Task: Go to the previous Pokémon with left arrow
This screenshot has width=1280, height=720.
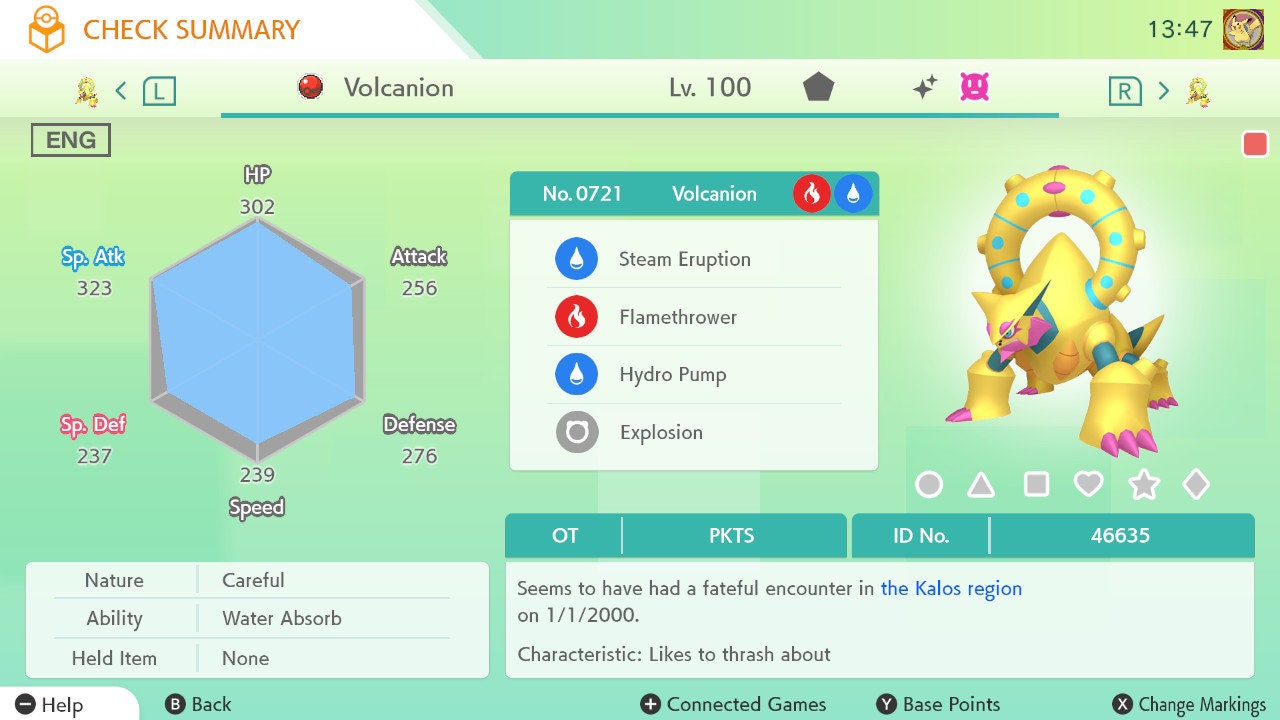Action: (x=121, y=91)
